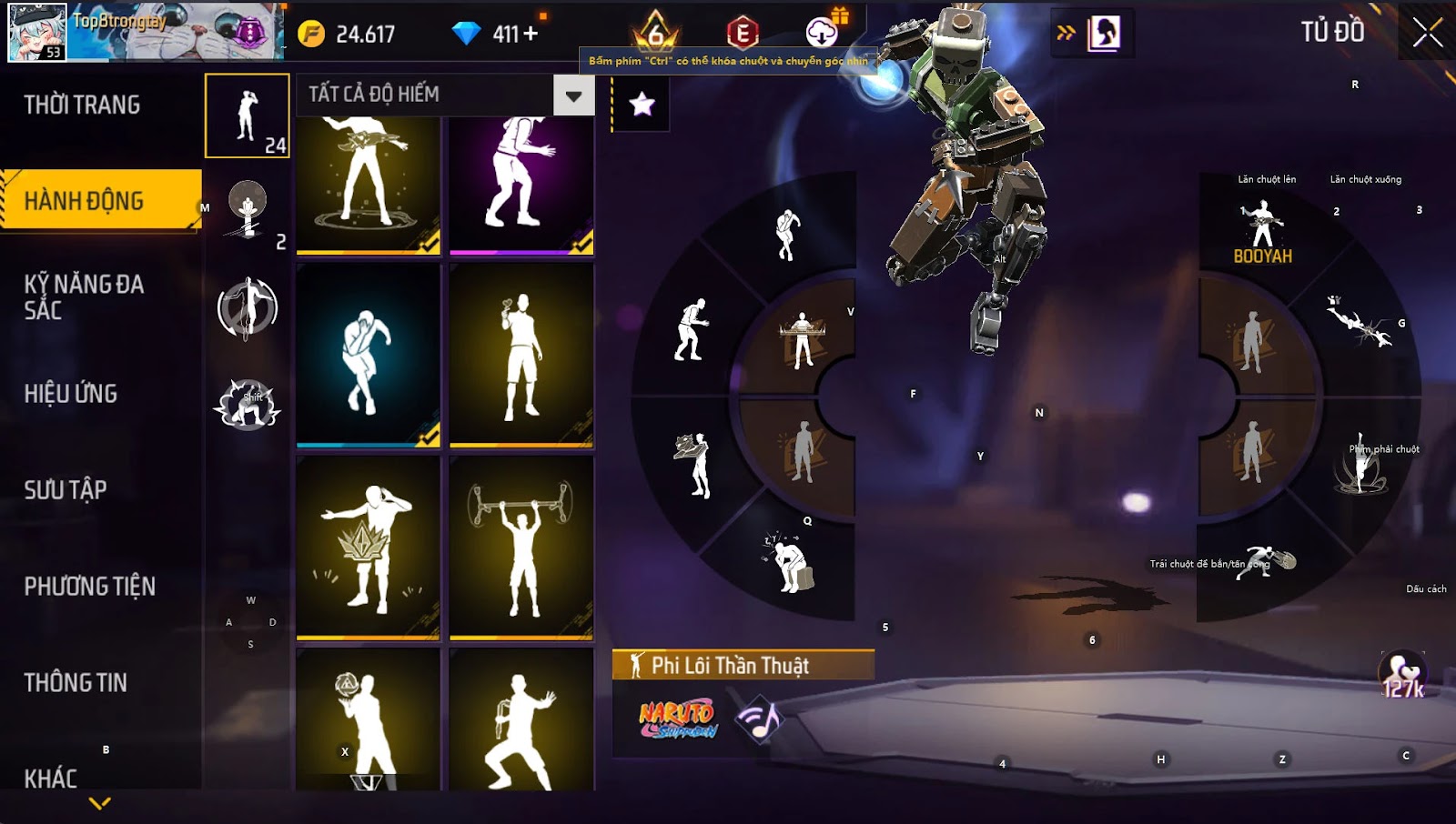Open the Thời Trang category
The width and height of the screenshot is (1456, 824).
(82, 106)
